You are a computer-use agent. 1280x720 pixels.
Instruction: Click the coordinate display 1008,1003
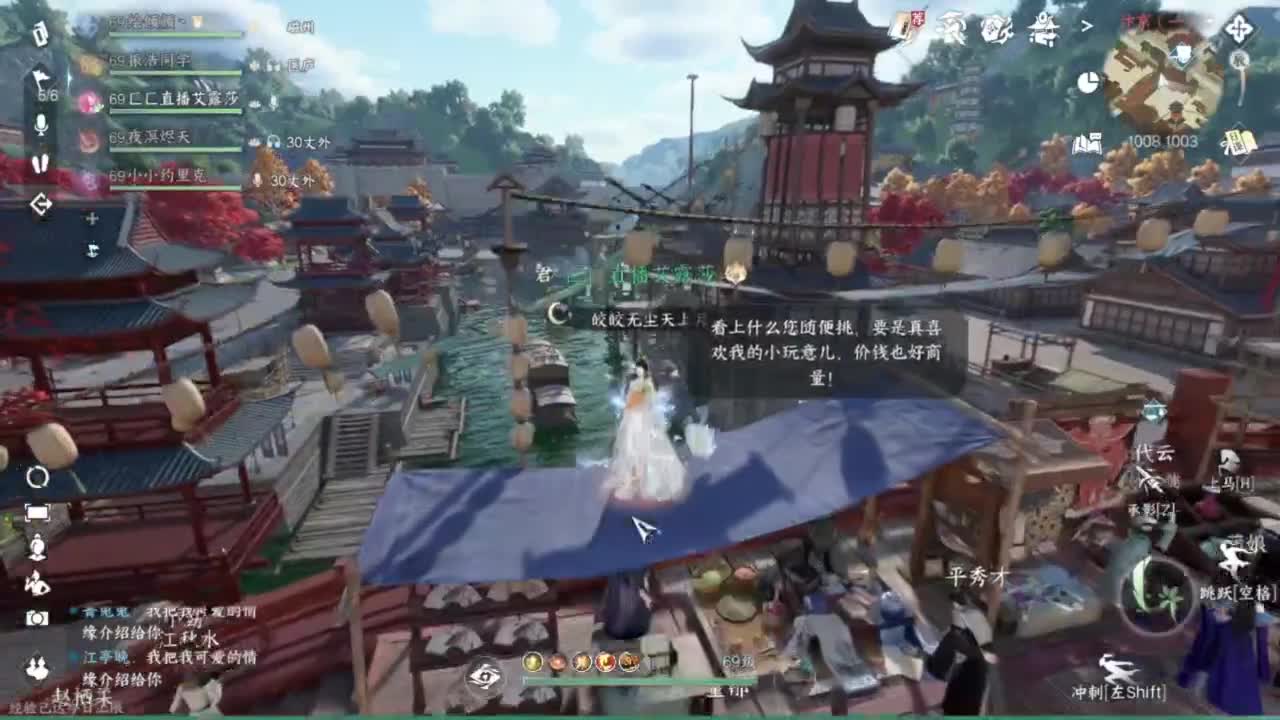(x=1163, y=140)
